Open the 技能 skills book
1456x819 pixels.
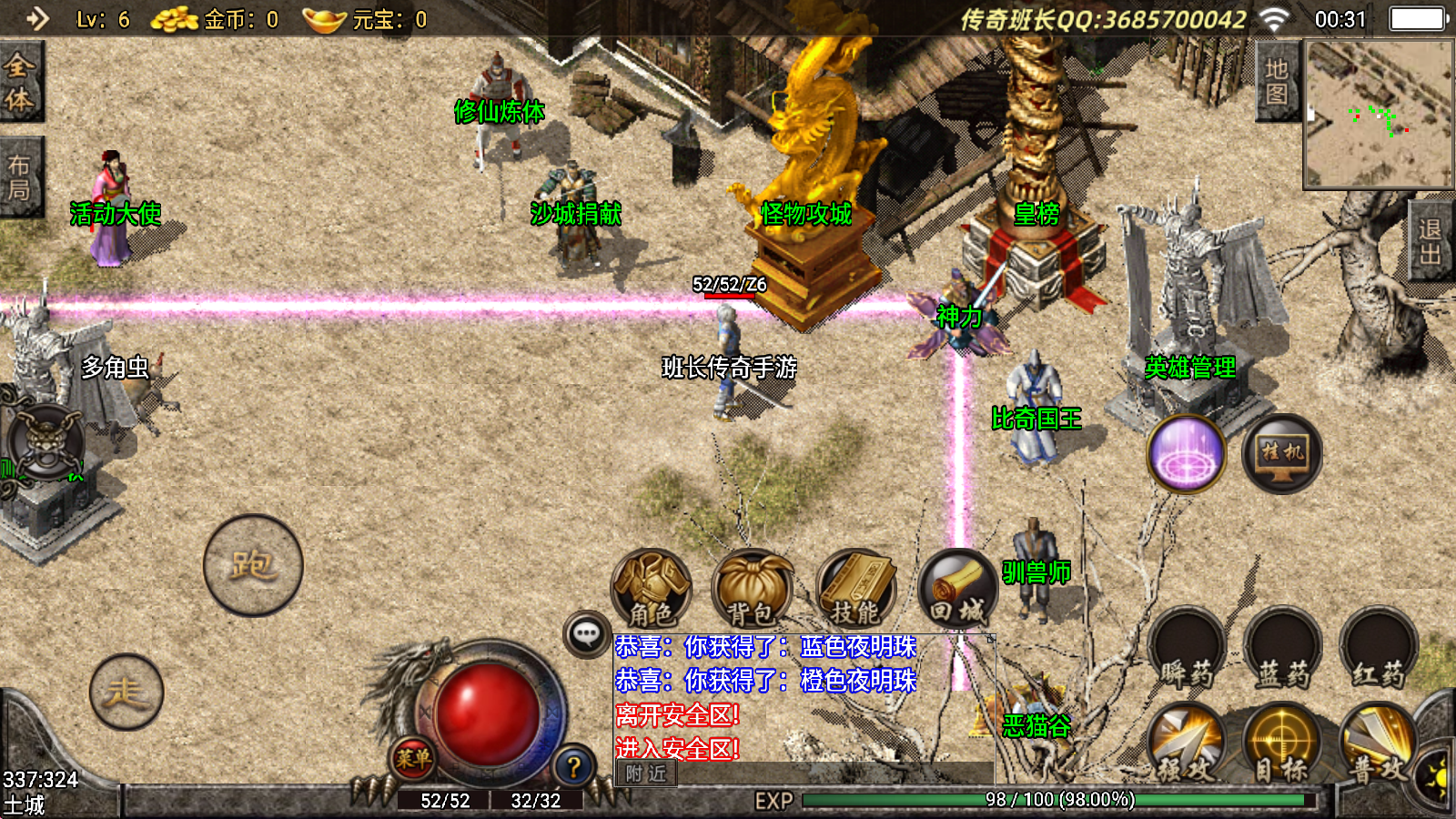pos(855,589)
